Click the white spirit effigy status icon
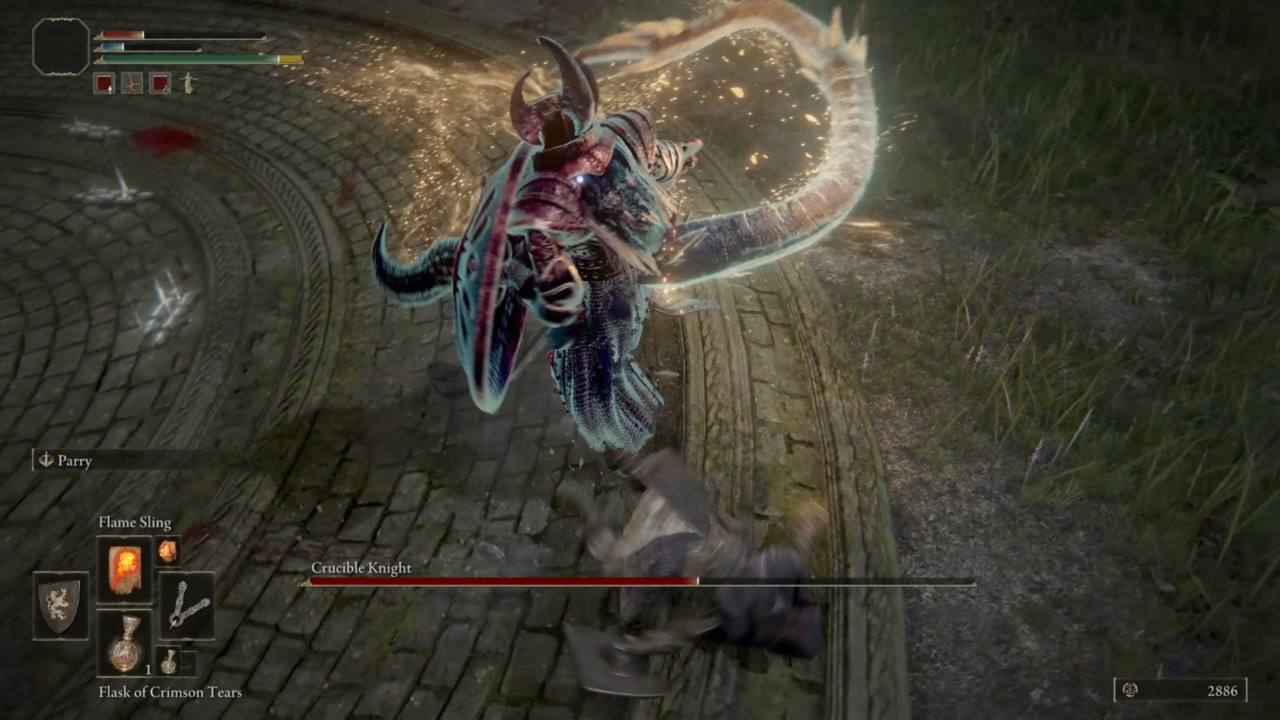1280x720 pixels. click(187, 84)
